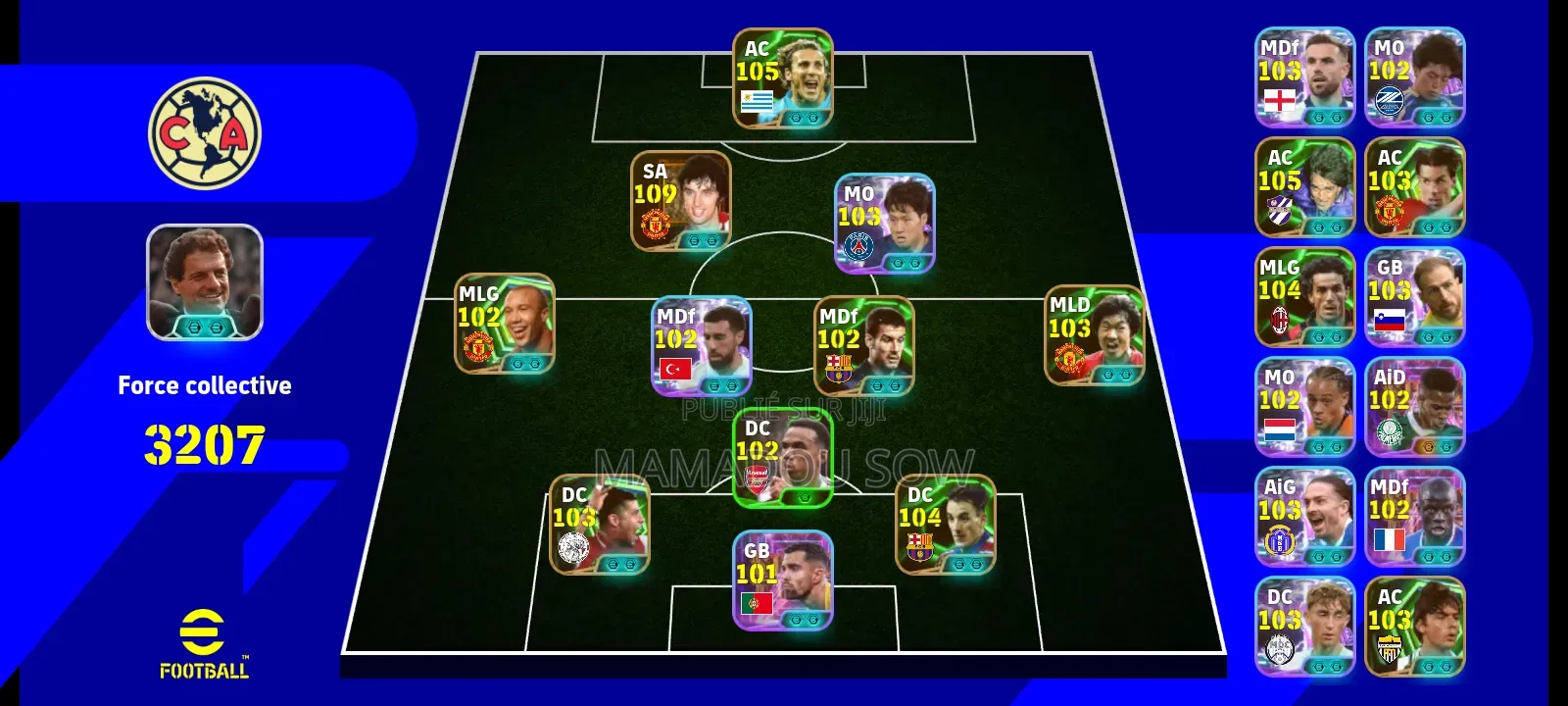This screenshot has width=1568, height=706.
Task: Toggle the booster badge on SA 109 striker card
Action: pos(696,240)
